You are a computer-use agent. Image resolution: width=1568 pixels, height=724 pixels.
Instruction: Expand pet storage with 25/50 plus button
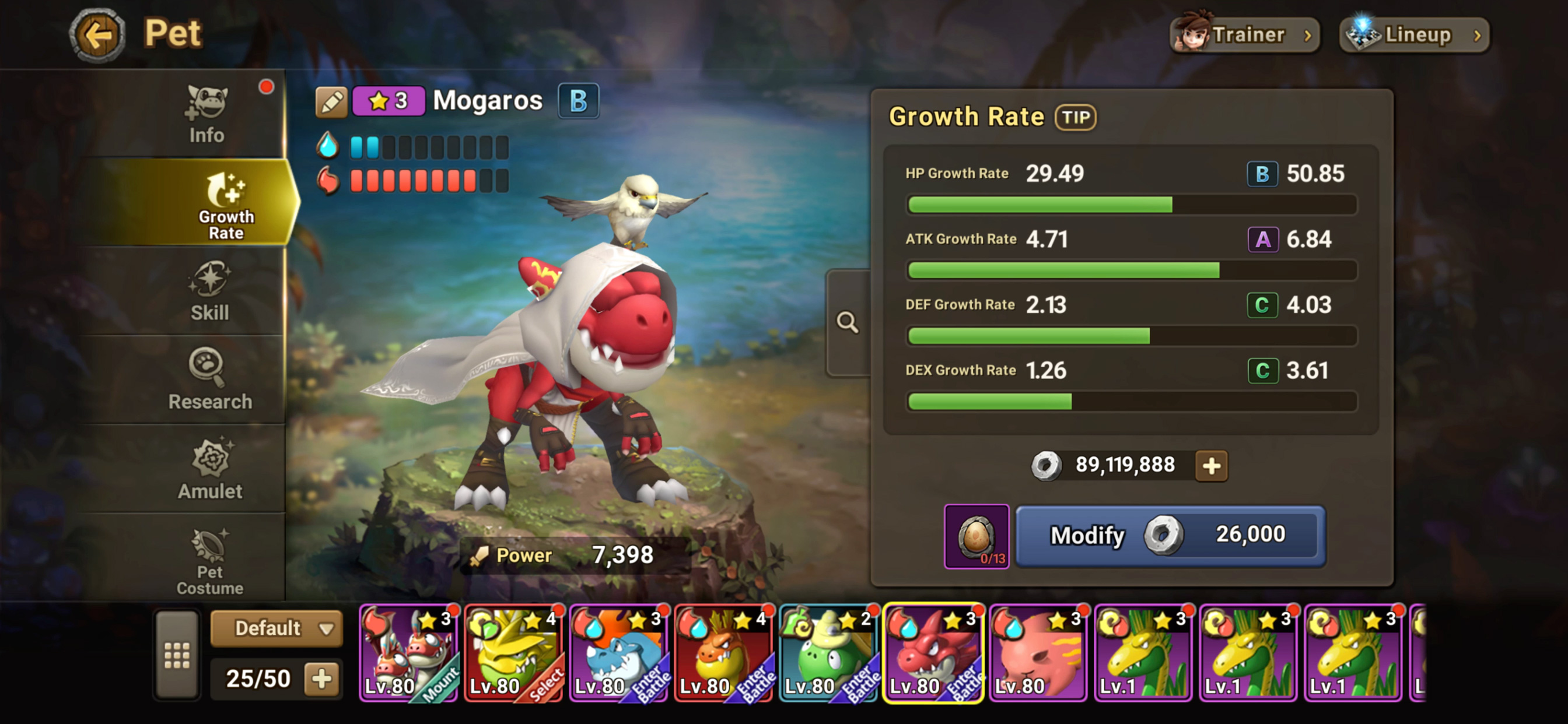click(x=322, y=679)
